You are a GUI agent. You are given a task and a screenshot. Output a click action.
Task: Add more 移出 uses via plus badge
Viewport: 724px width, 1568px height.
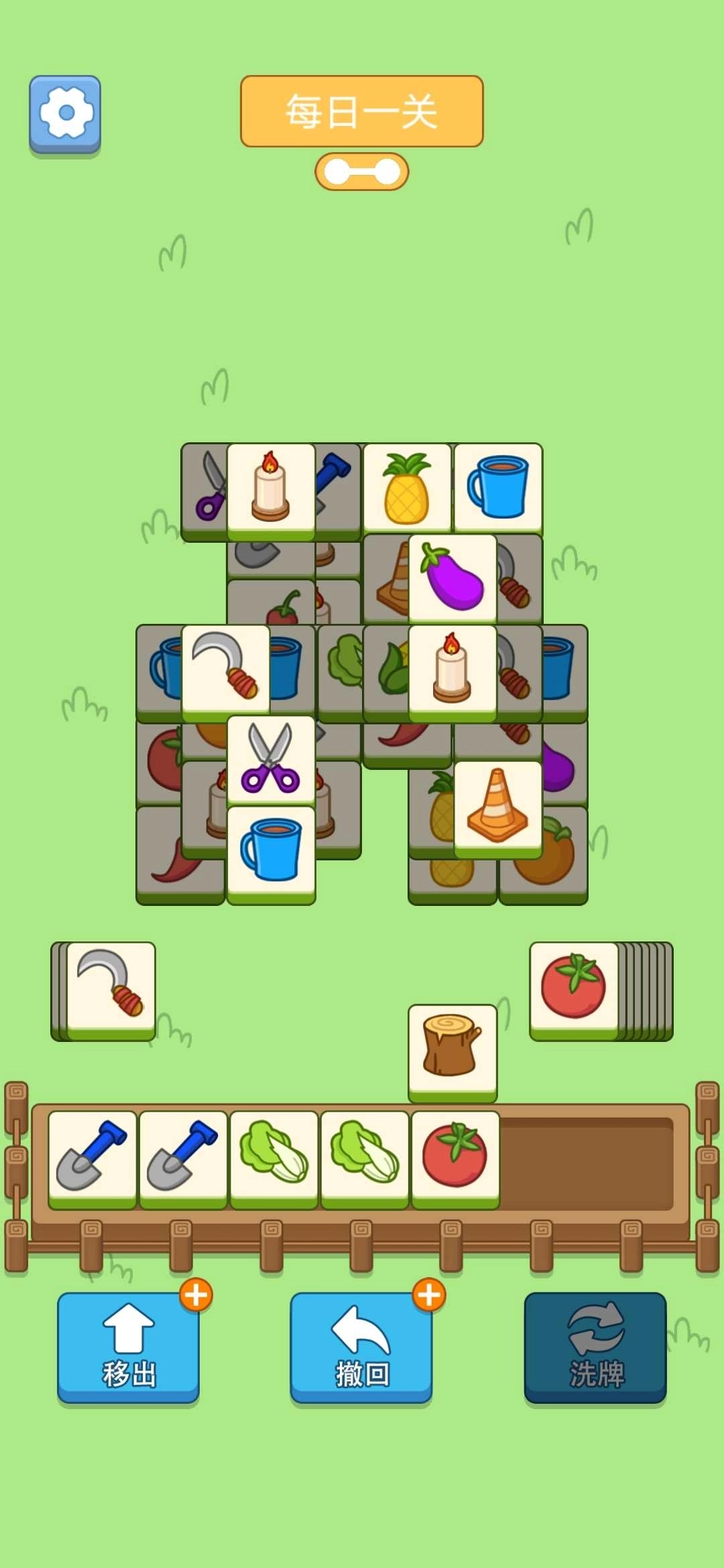(196, 1295)
